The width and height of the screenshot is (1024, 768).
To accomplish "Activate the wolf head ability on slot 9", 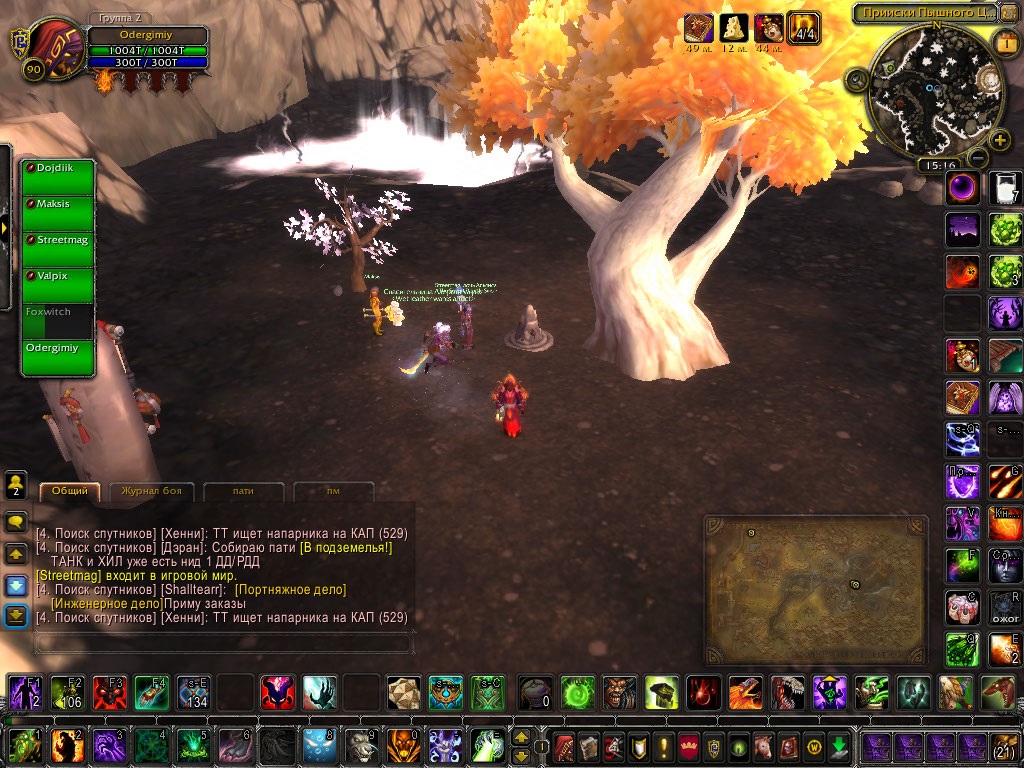I will click(361, 745).
